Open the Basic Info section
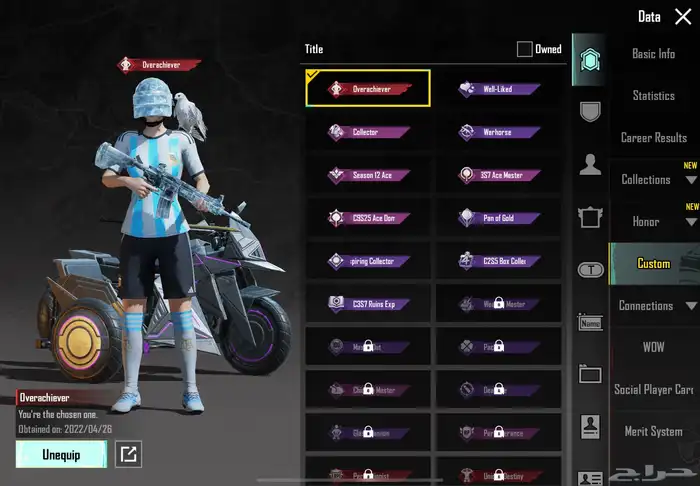The width and height of the screenshot is (700, 486). coord(654,54)
